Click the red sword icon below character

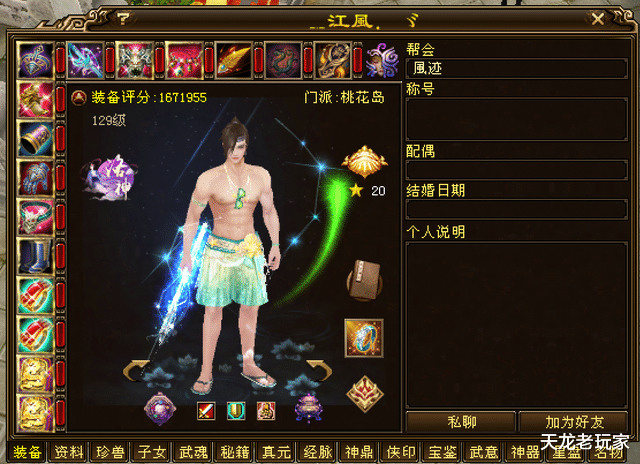206,409
